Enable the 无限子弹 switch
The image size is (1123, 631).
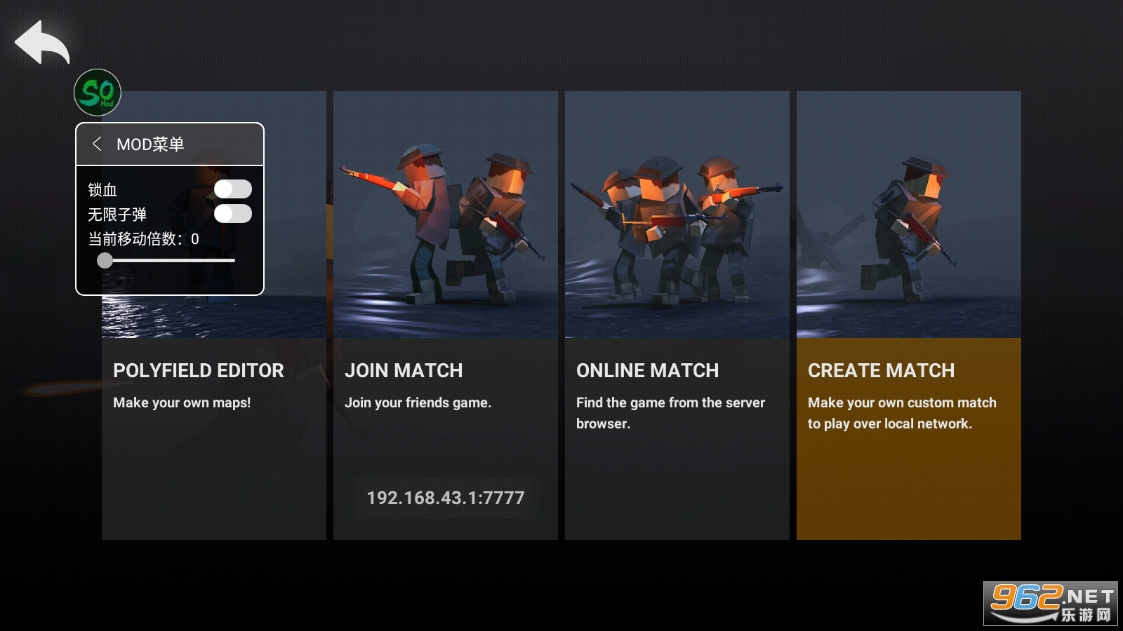[233, 214]
